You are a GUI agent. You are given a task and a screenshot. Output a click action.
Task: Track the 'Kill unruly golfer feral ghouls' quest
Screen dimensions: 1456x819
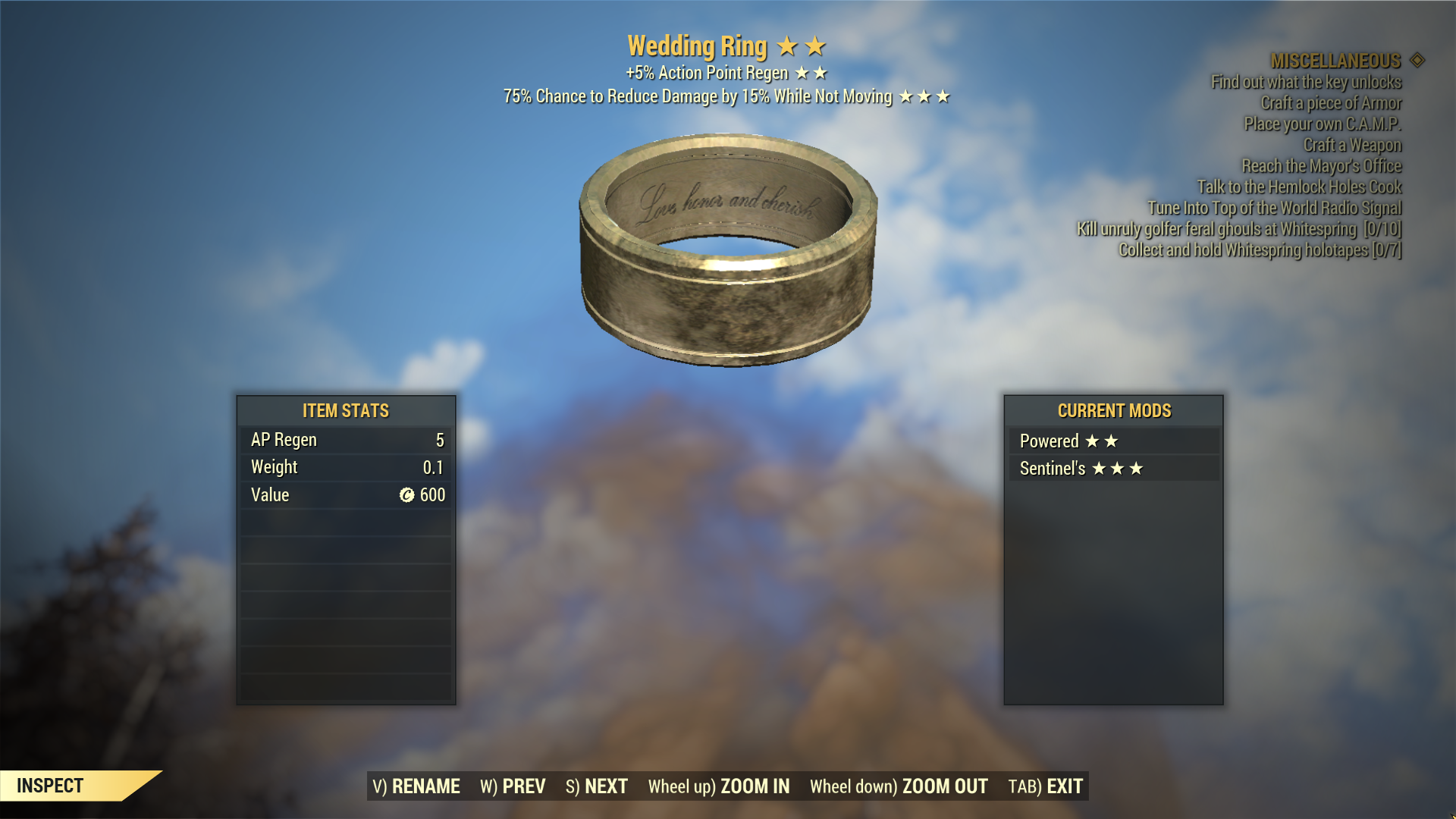pos(1239,231)
